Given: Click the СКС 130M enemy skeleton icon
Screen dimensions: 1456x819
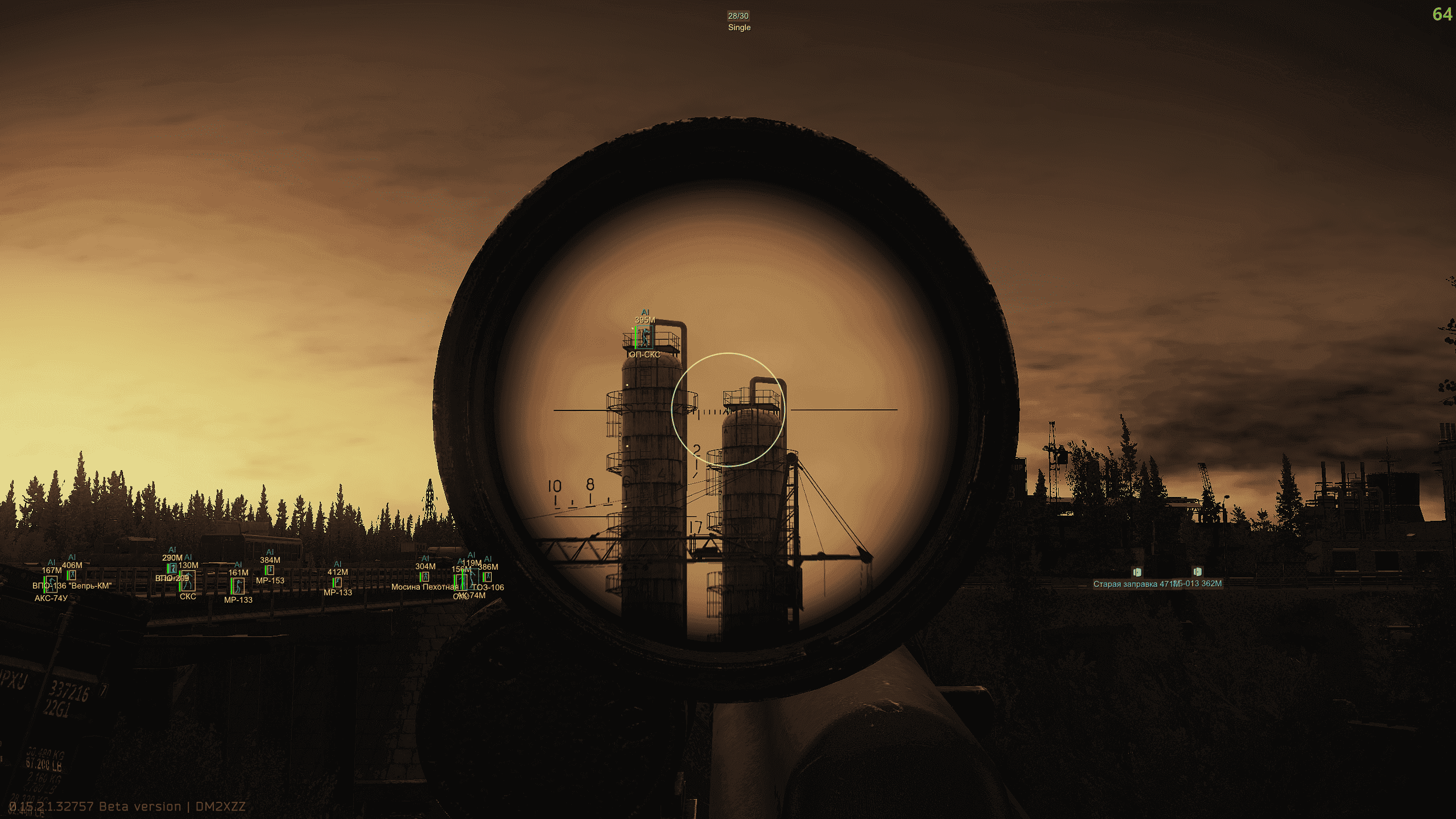Looking at the screenshot, I should [188, 580].
